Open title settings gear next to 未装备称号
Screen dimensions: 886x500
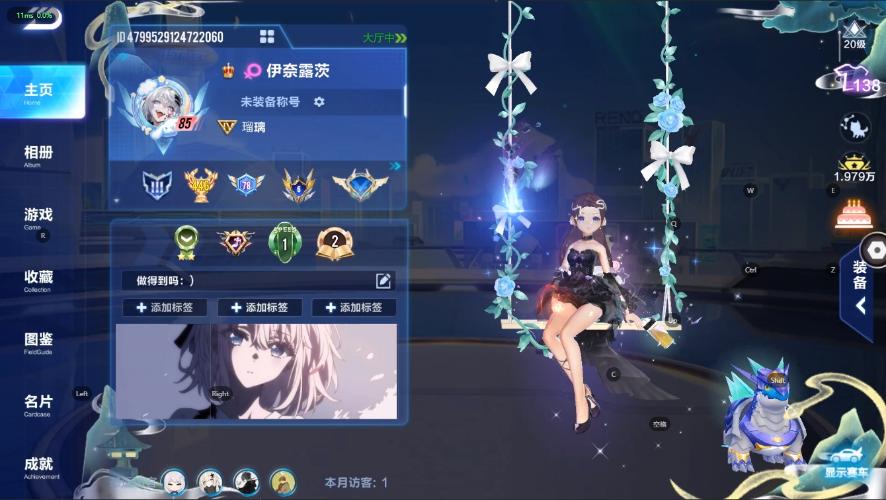pyautogui.click(x=320, y=102)
